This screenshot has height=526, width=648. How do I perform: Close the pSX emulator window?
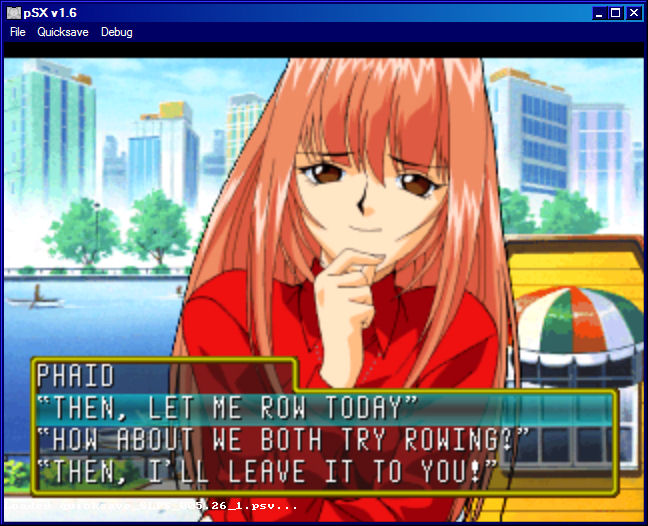(633, 13)
